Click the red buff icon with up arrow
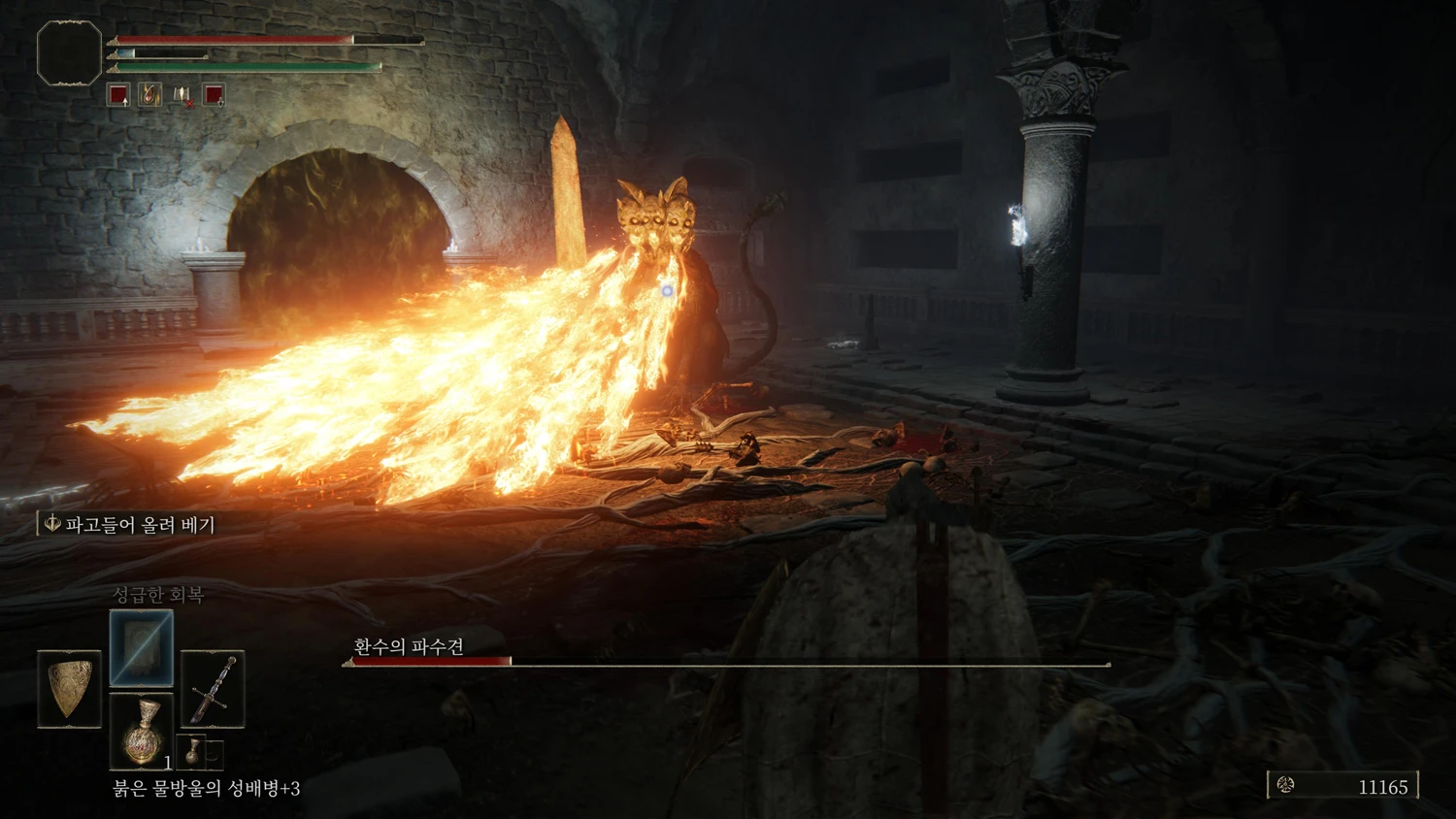The height and width of the screenshot is (819, 1456). (x=118, y=95)
